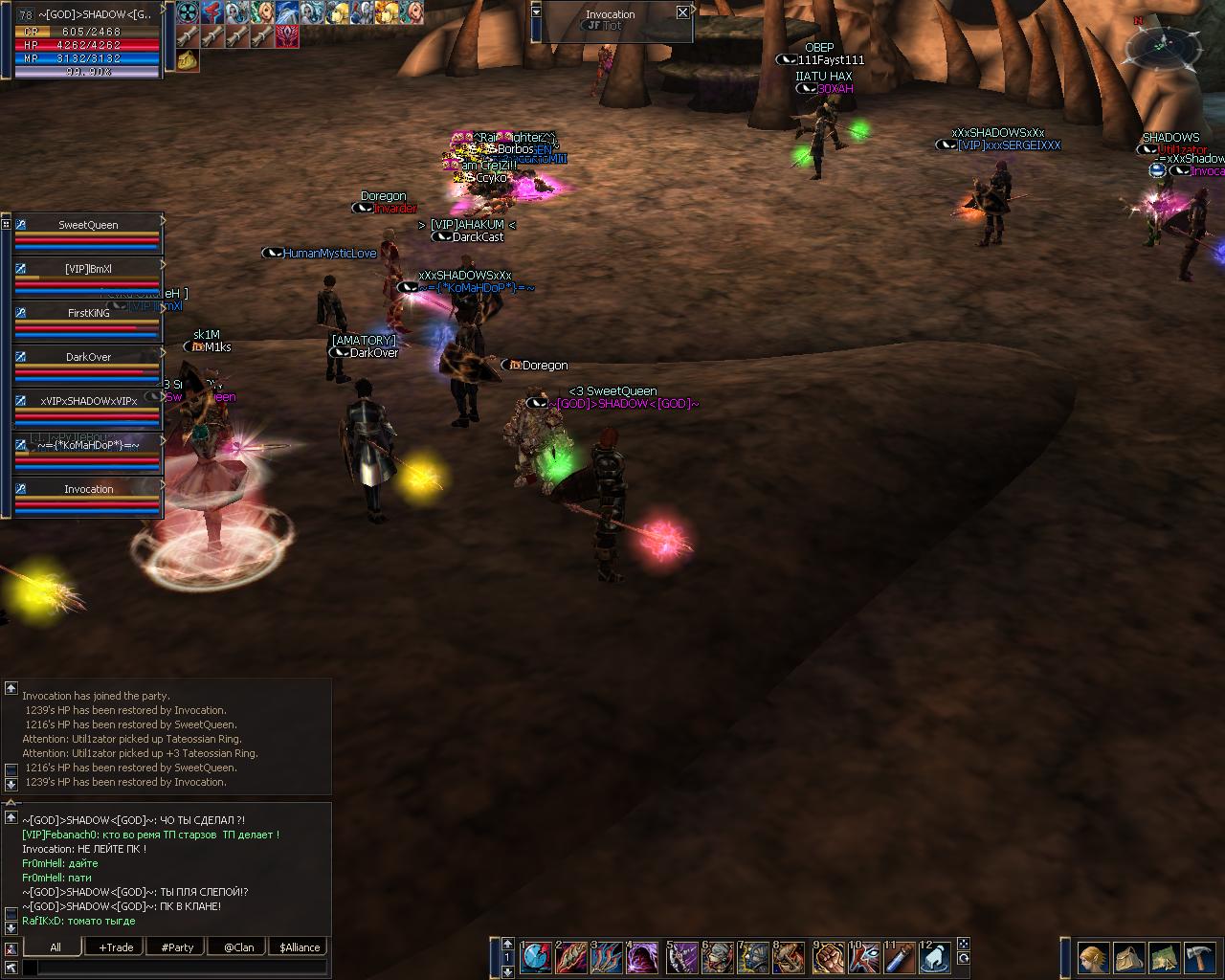This screenshot has width=1225, height=980.
Task: Select party member FirstKiNG
Action: (x=88, y=313)
